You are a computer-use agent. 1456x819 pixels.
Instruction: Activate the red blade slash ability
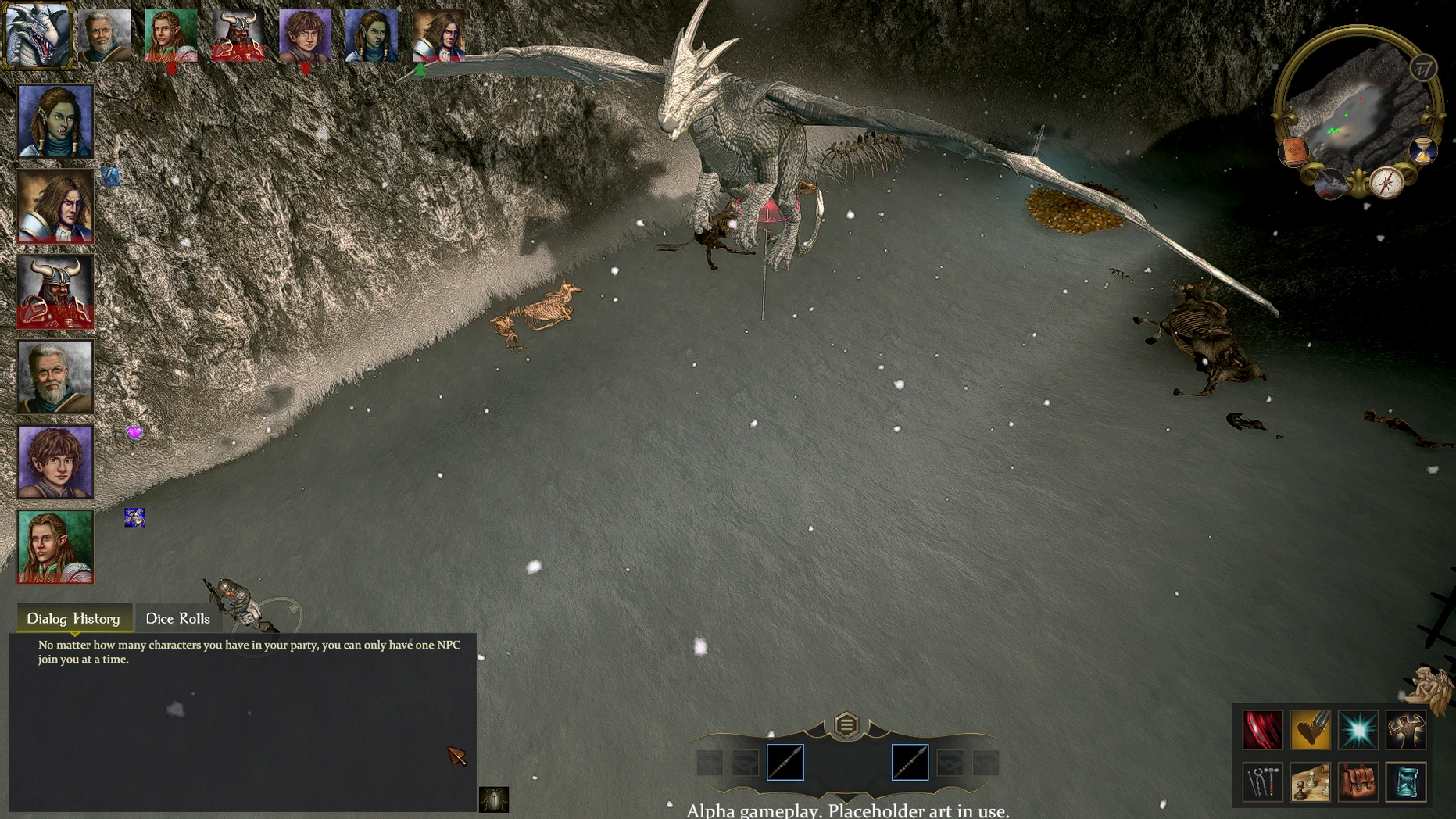pyautogui.click(x=1262, y=730)
